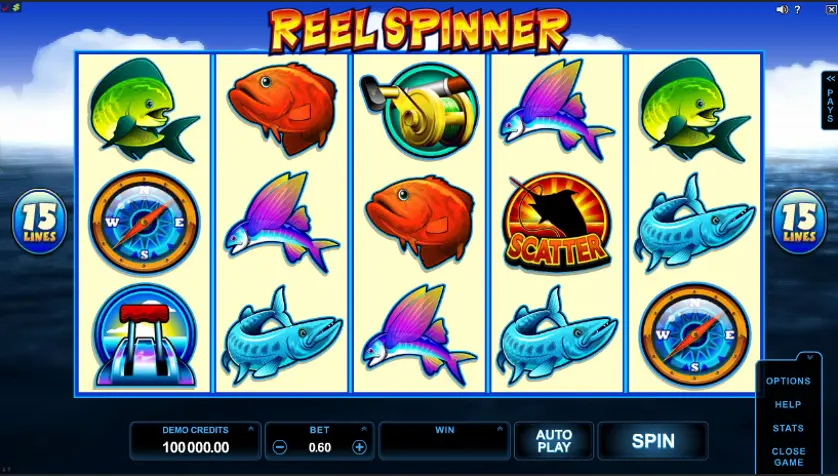The image size is (838, 476).
Task: Increase the bet with the plus button
Action: (359, 447)
